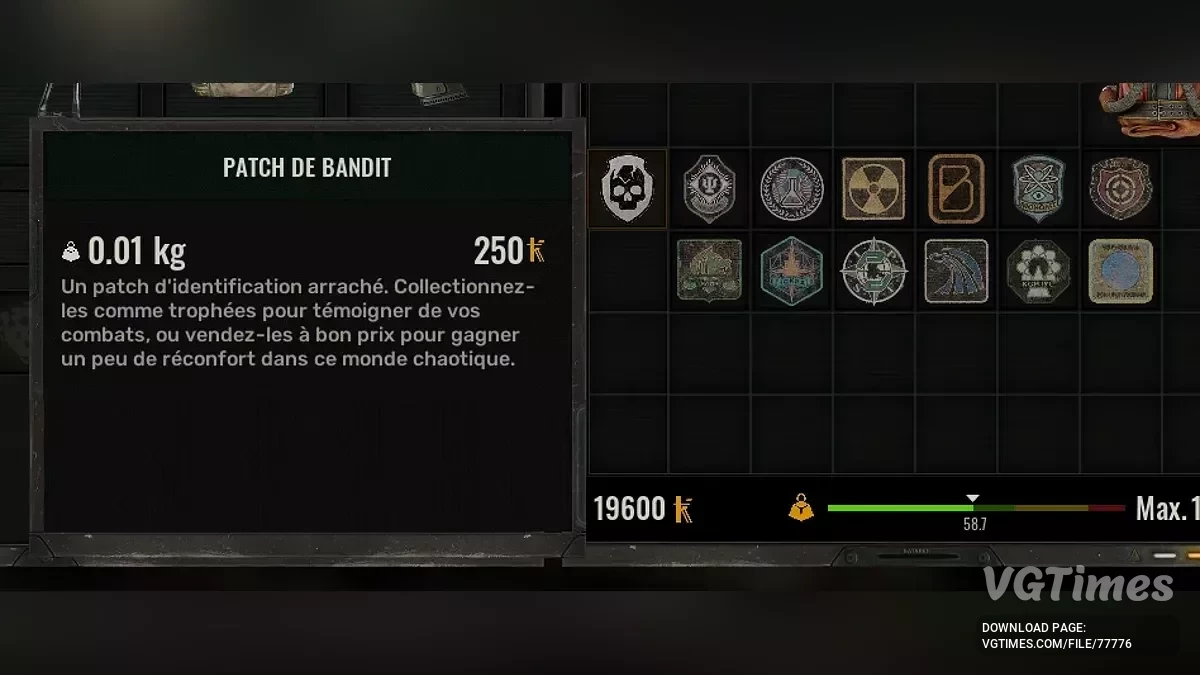Pick the trident emblem patch
Screen dimensions: 1200x675
pyautogui.click(x=710, y=189)
